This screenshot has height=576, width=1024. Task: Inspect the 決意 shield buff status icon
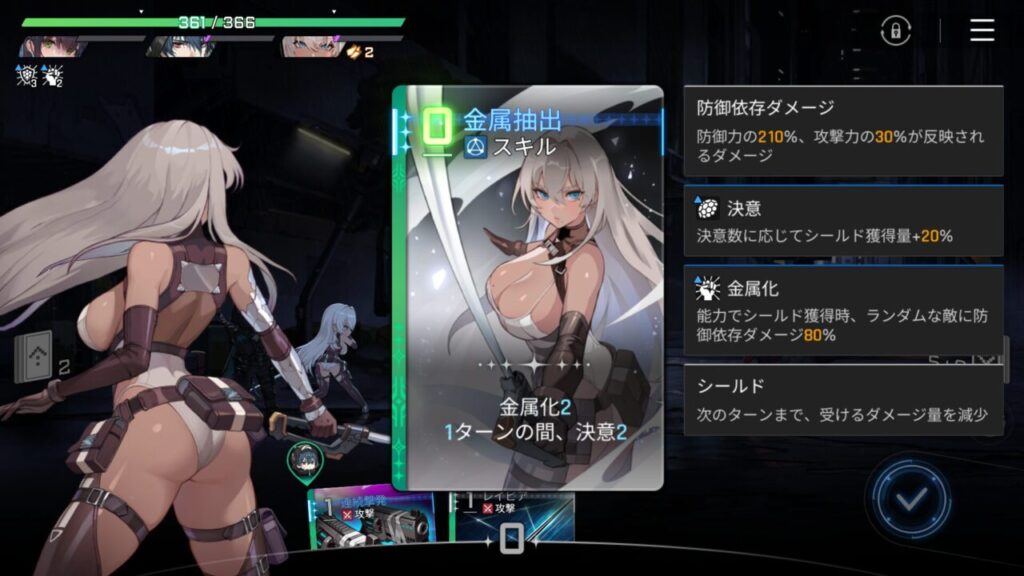point(26,75)
